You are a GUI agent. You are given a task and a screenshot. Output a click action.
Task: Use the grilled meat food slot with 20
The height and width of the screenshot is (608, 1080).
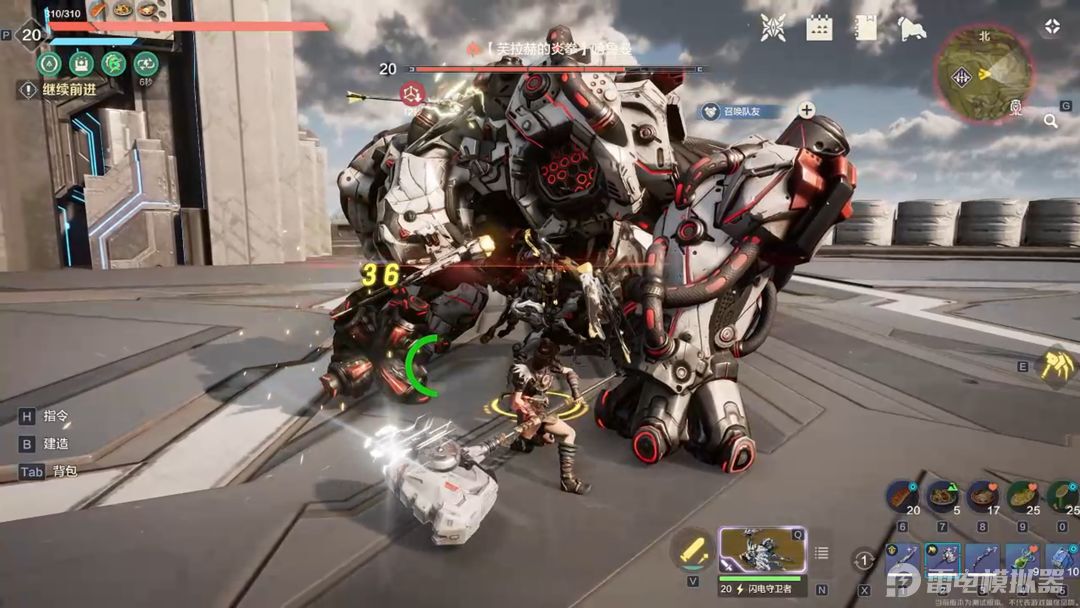(900, 497)
